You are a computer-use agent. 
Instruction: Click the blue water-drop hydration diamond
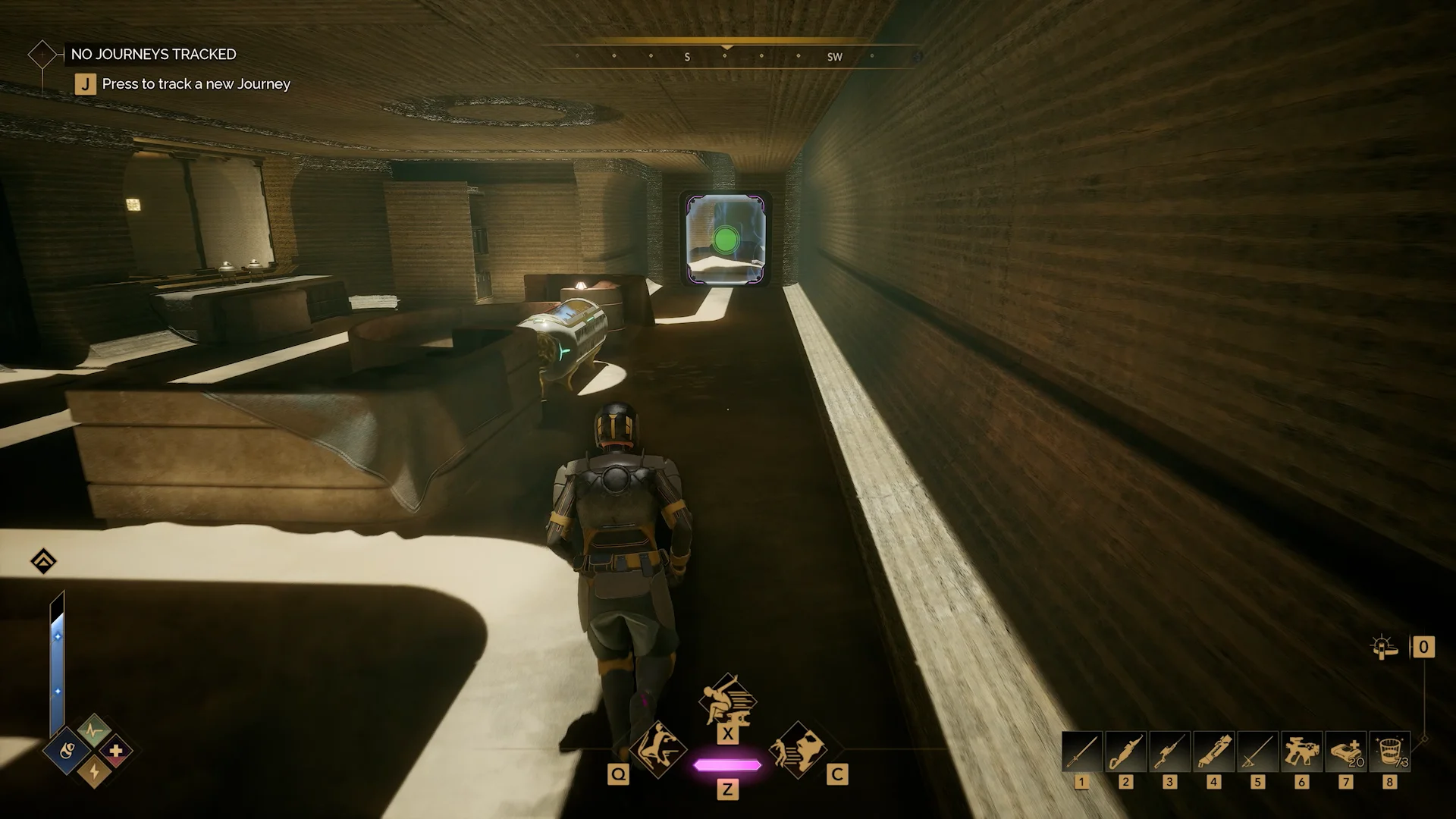coord(67,752)
